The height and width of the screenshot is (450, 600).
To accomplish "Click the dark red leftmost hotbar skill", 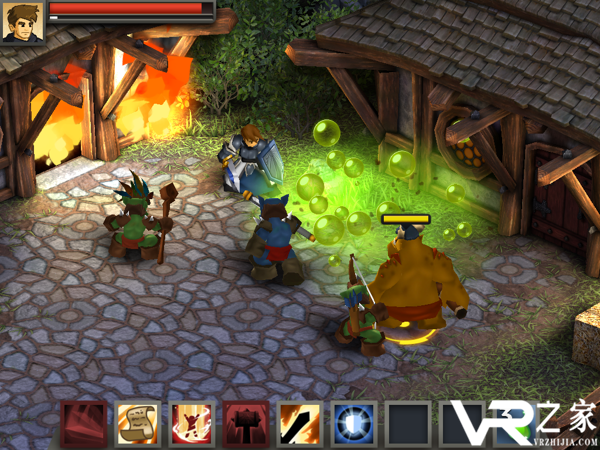I will coord(83,423).
